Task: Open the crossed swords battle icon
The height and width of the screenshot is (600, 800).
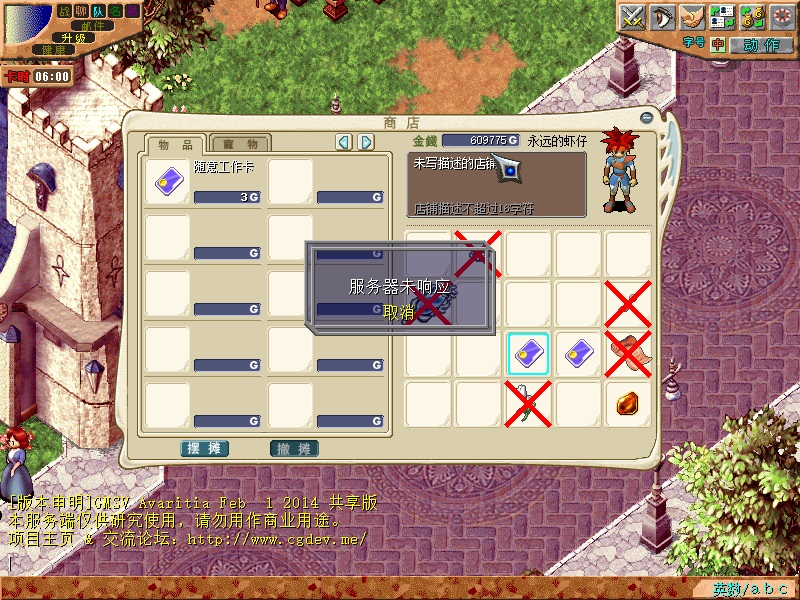Action: click(x=632, y=16)
